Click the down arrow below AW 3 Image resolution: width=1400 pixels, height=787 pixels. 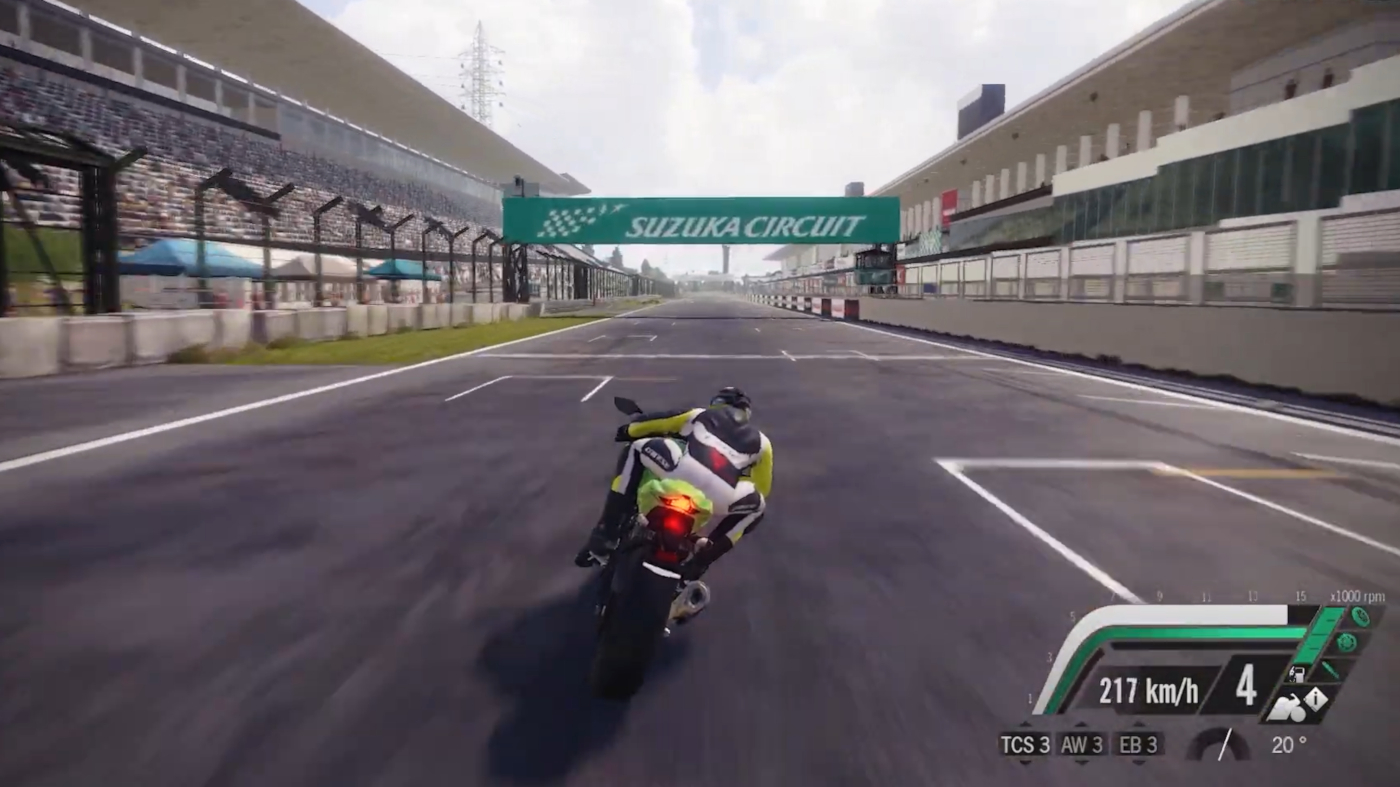click(1080, 763)
